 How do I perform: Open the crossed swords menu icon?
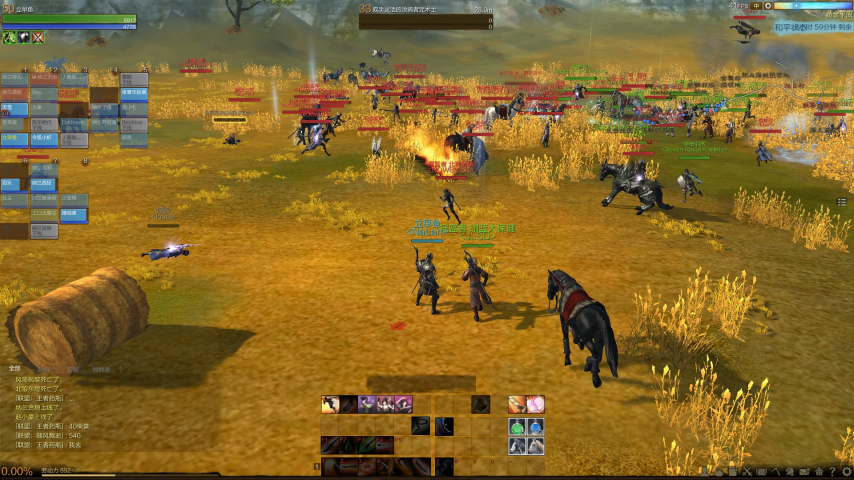pos(746,471)
